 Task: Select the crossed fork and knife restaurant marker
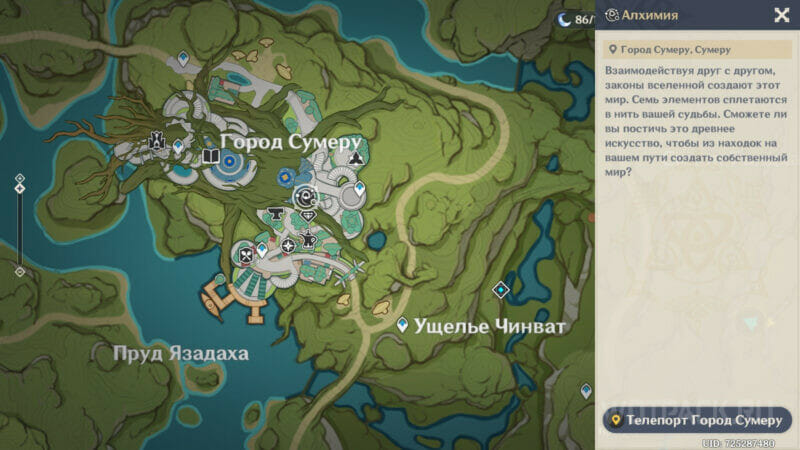tap(245, 255)
